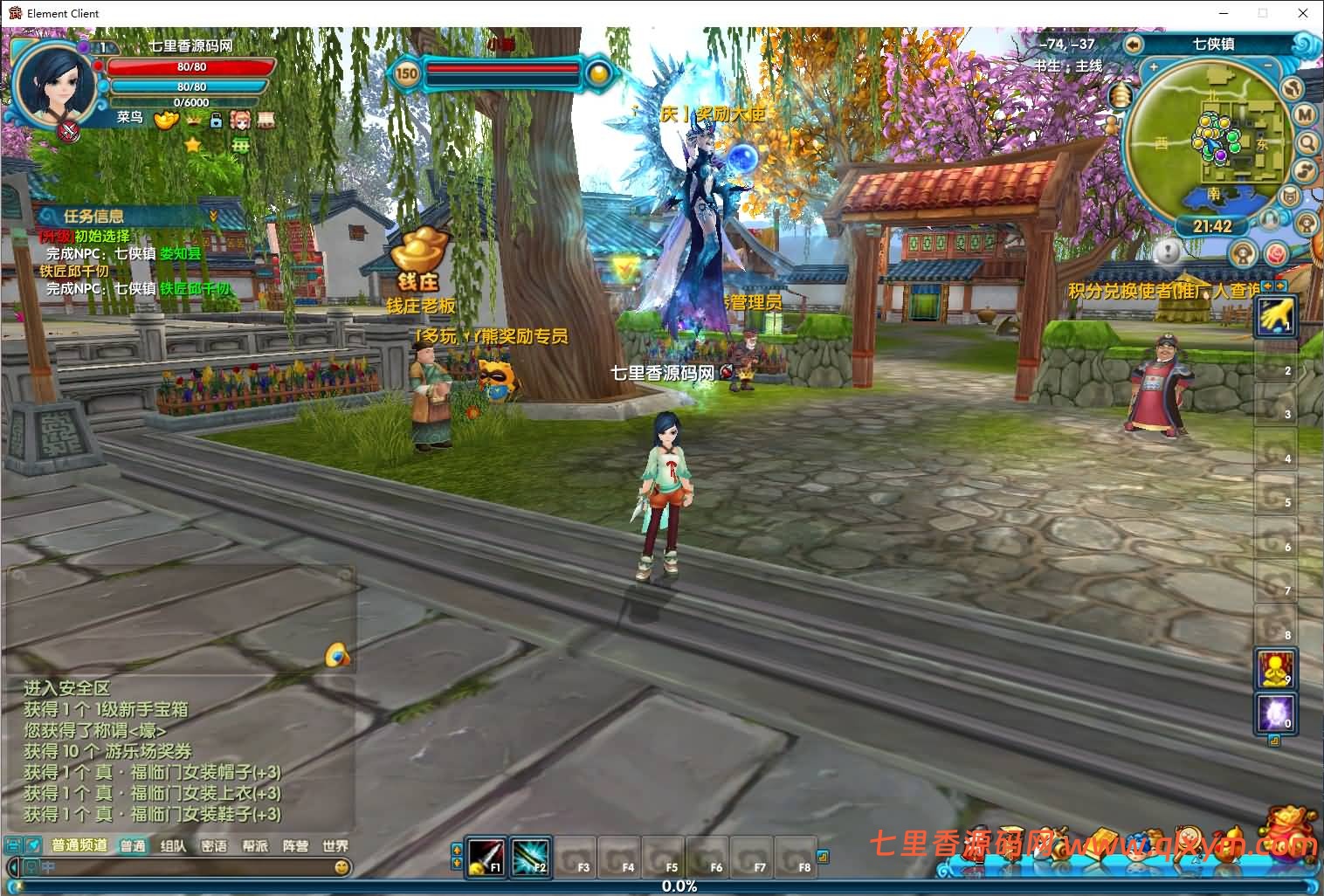Close the Element Client window

[1303, 13]
